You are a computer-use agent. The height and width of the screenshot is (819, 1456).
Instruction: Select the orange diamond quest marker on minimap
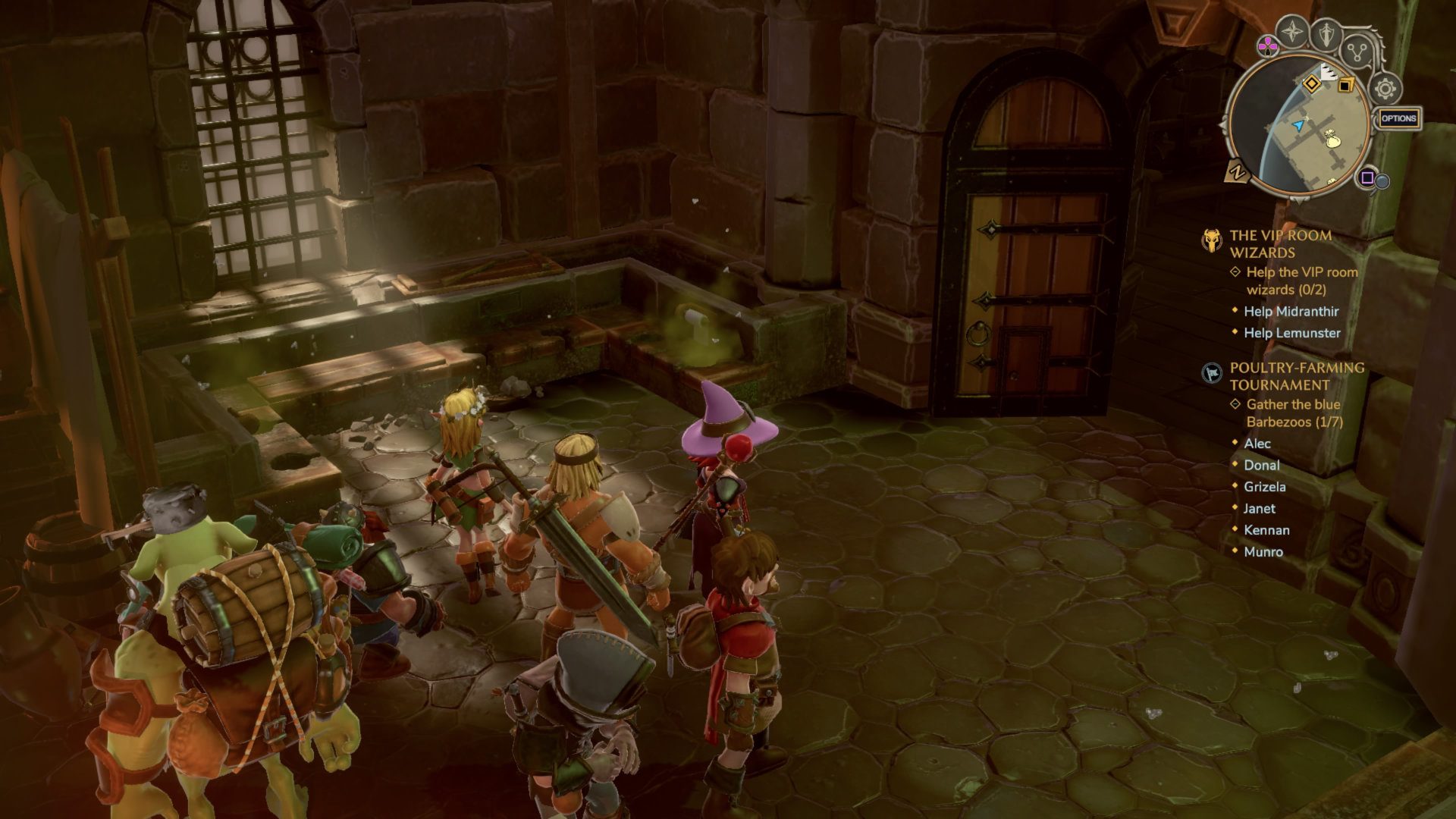click(x=1312, y=83)
